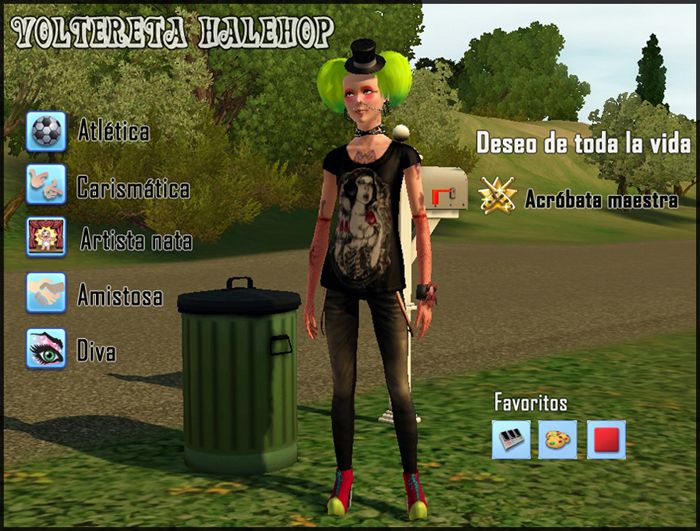700x531 pixels.
Task: Open the Acróbata maestra lifetime wish icon
Action: pos(497,197)
